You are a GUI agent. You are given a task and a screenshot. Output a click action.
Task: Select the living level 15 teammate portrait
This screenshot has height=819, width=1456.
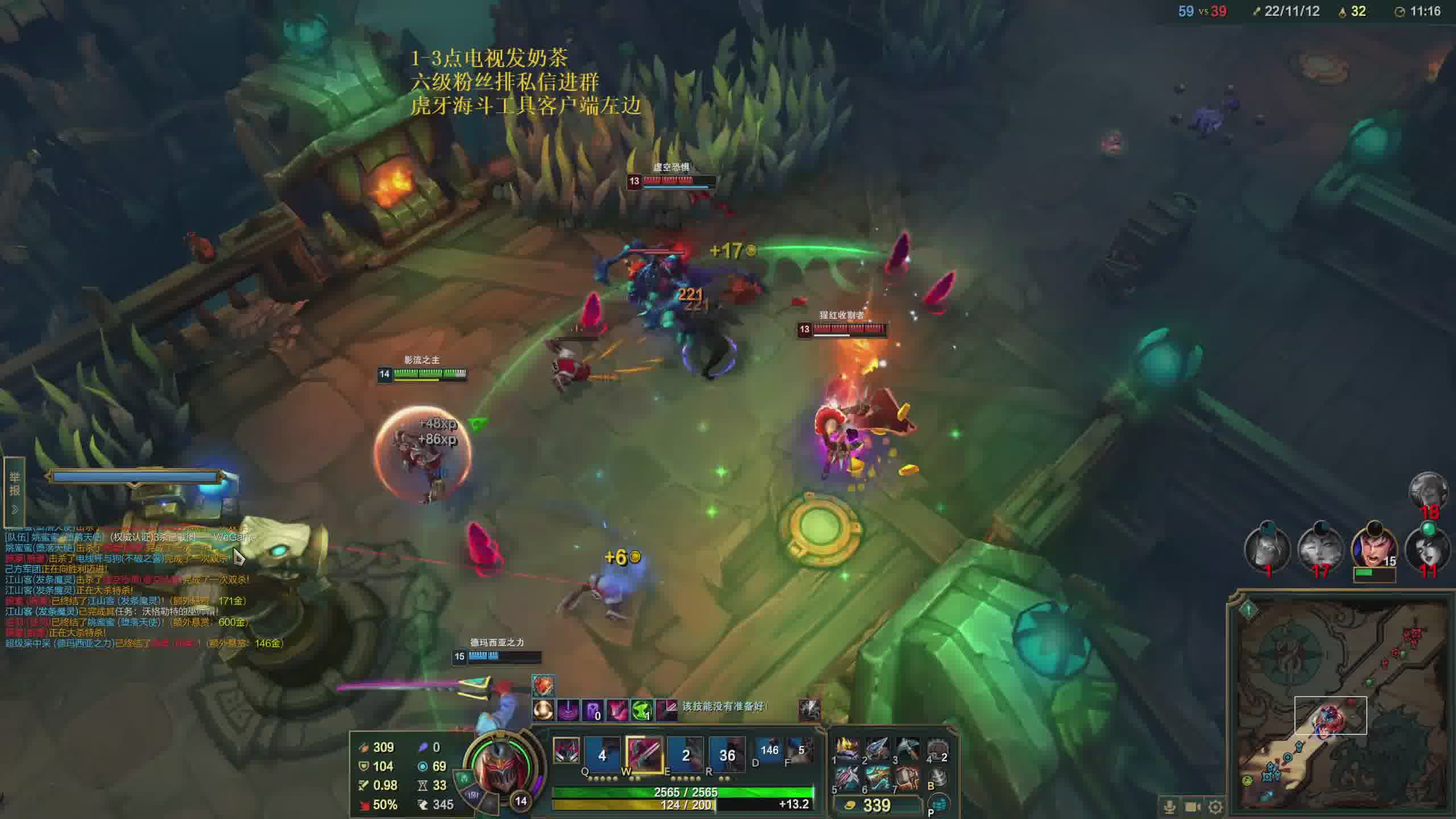pyautogui.click(x=1374, y=548)
